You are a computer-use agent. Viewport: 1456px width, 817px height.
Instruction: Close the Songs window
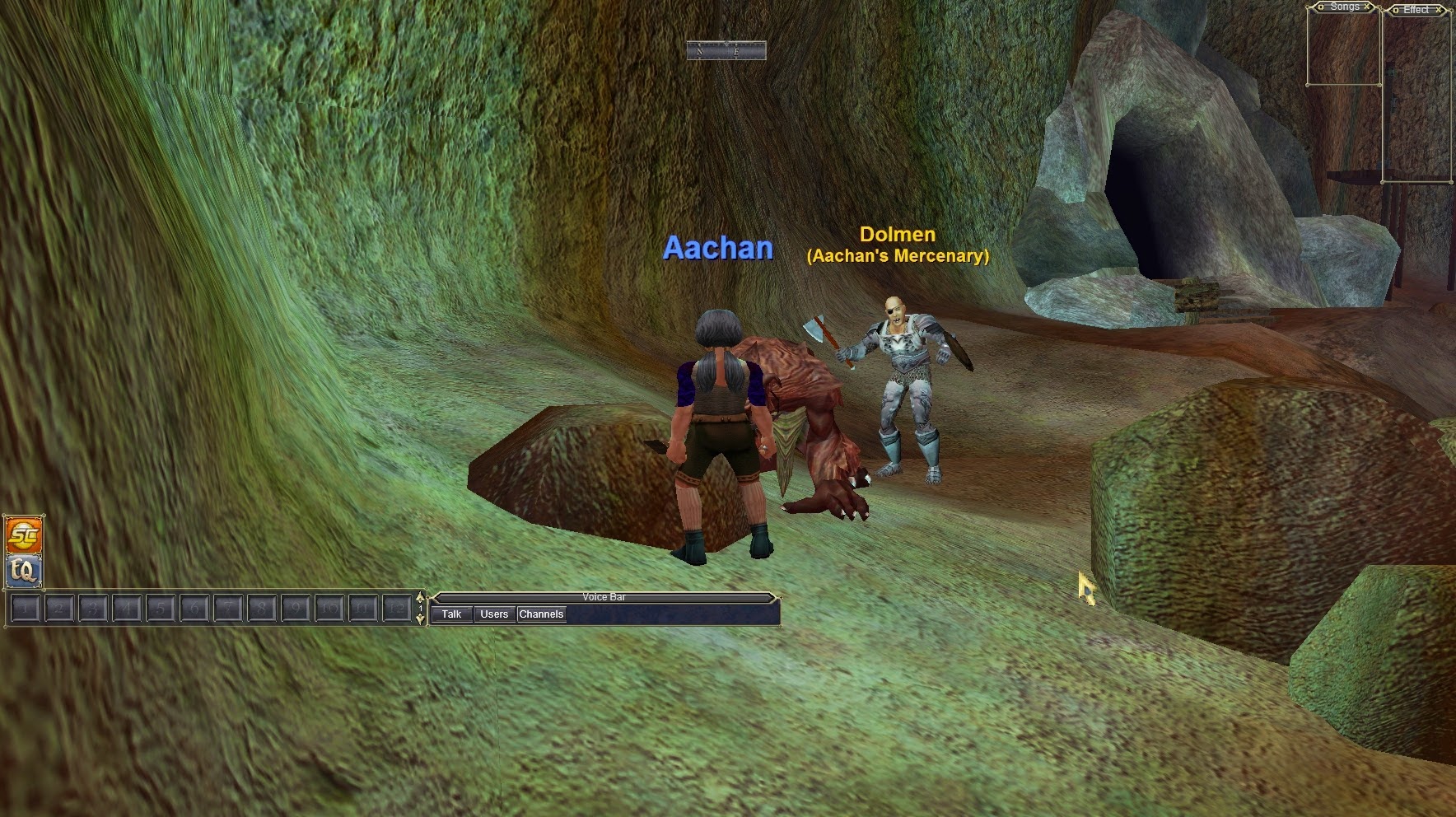tap(1368, 7)
